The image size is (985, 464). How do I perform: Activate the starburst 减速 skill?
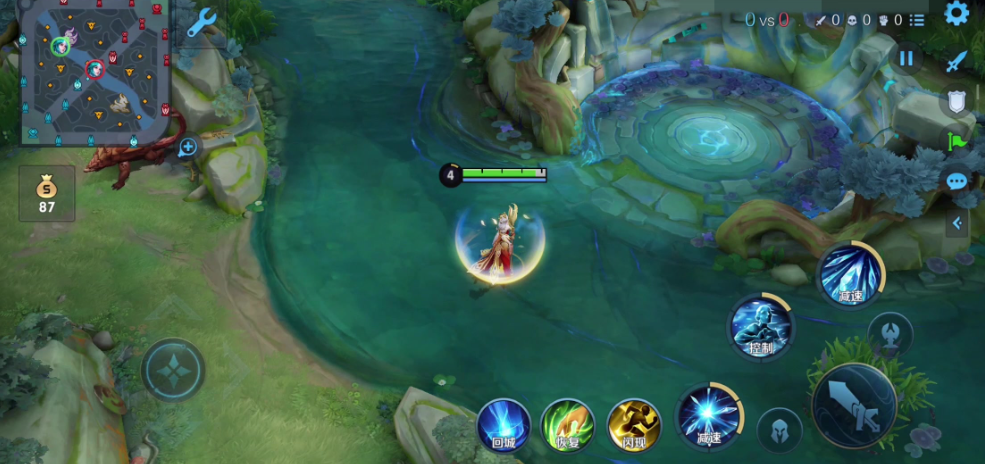[709, 417]
